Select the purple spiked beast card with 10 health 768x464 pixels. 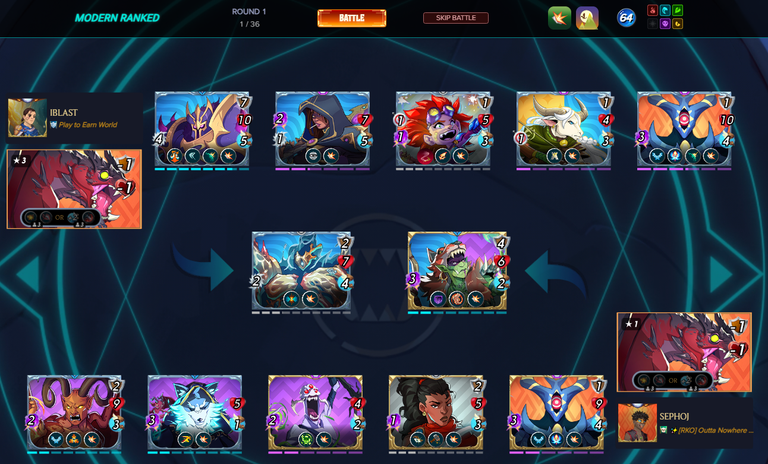[202, 129]
